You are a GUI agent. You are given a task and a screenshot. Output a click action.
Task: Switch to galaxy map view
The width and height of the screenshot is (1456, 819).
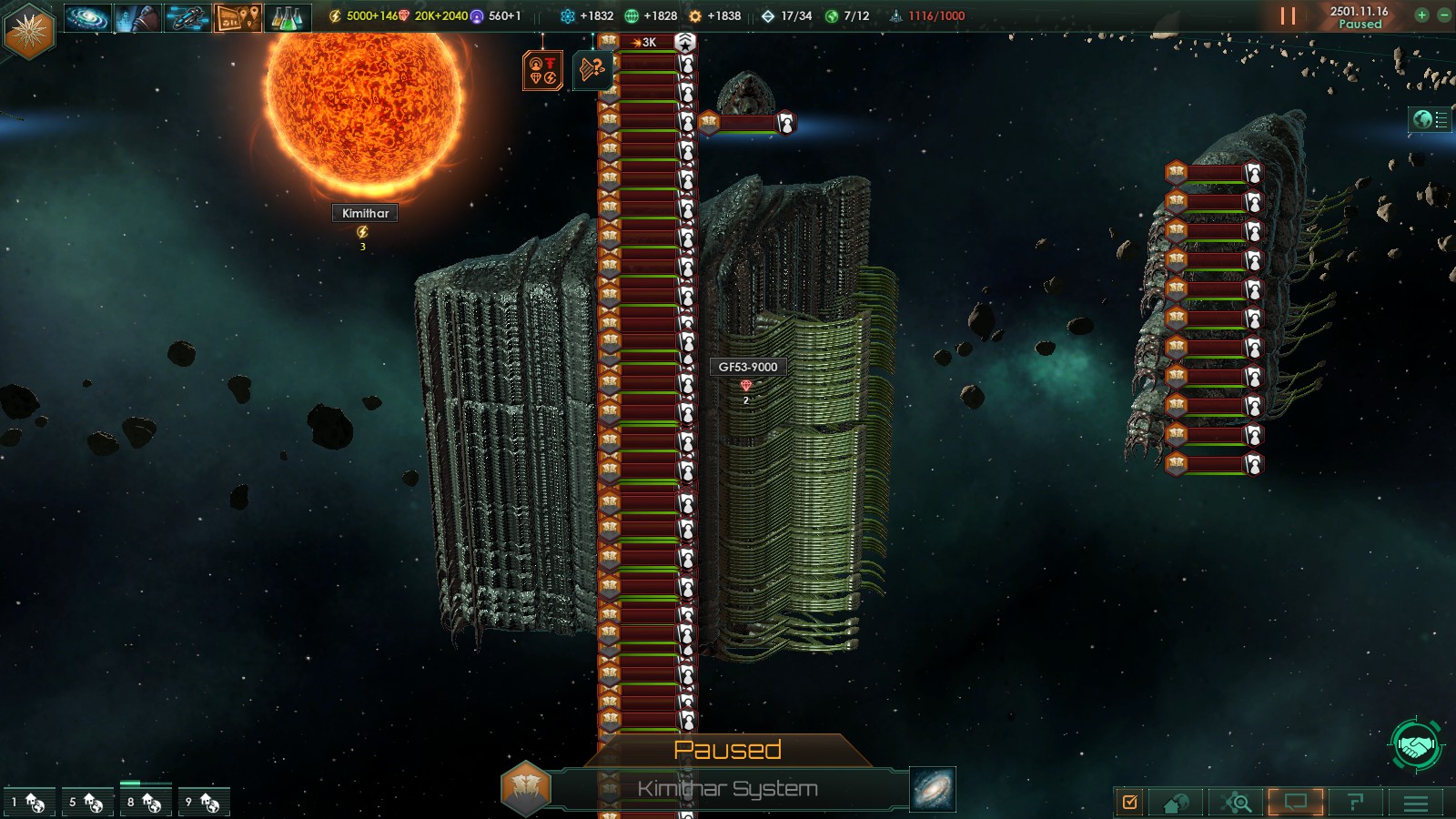point(933,789)
